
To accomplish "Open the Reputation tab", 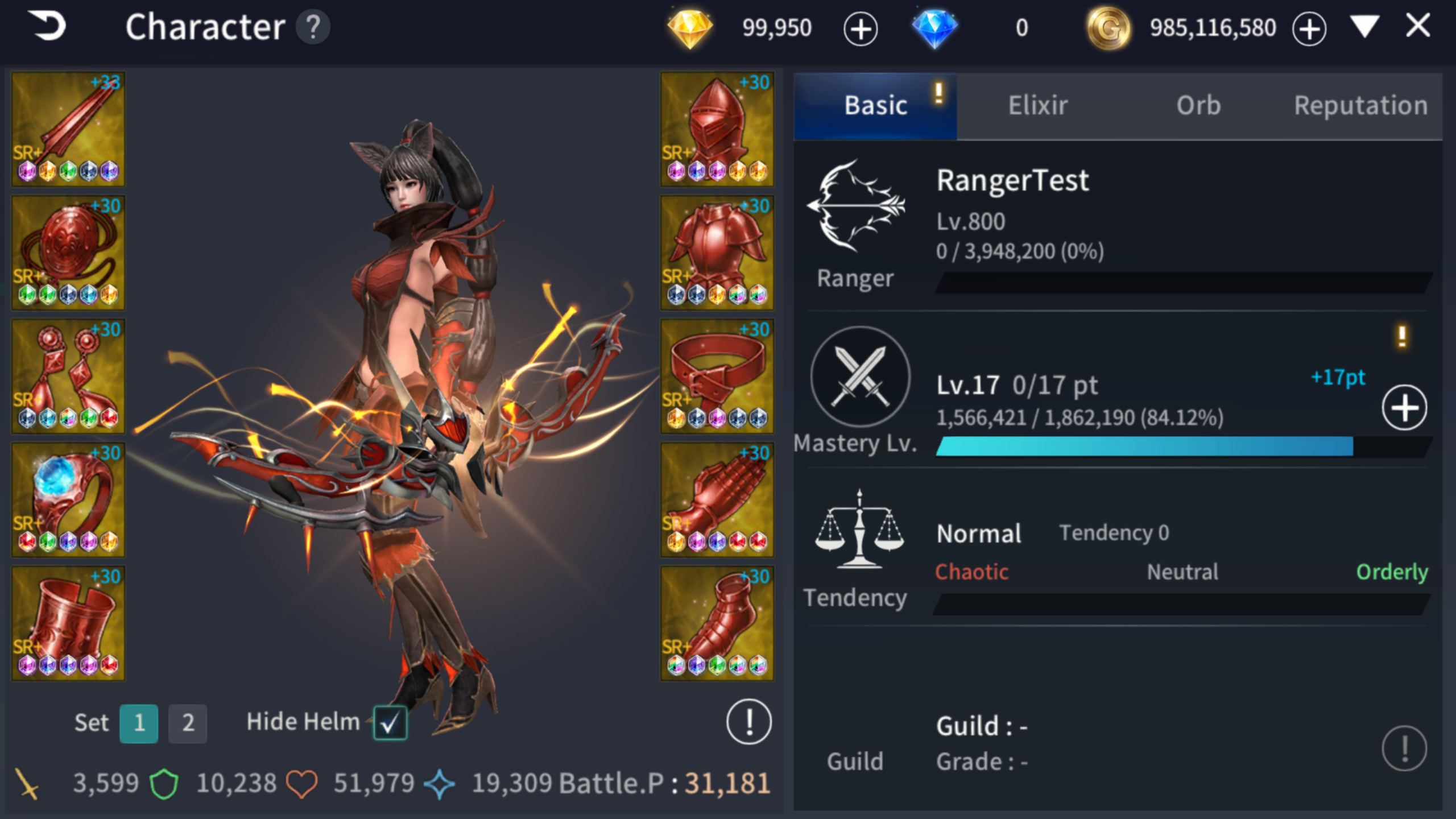I will tap(1361, 105).
